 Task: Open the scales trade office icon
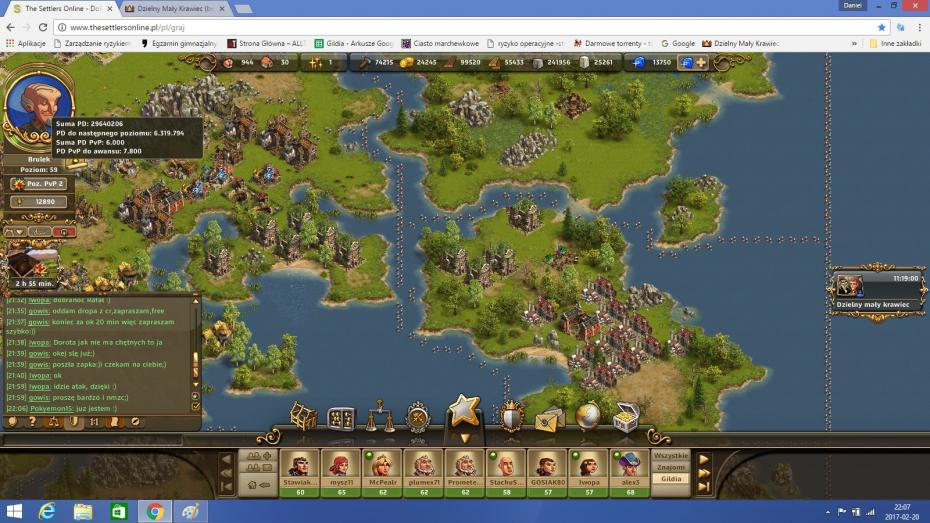[380, 417]
